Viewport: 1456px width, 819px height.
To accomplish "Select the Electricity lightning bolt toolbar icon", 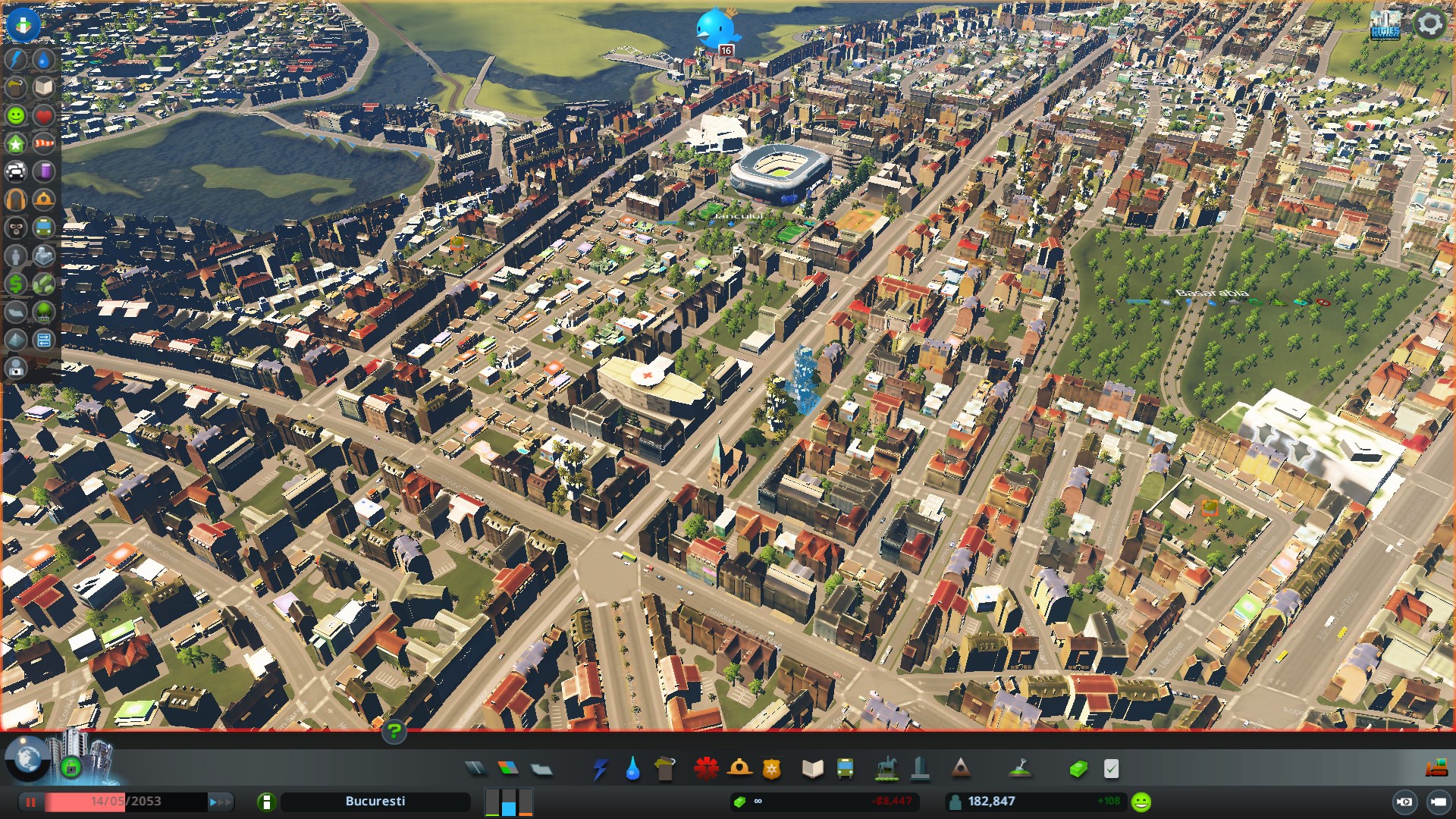I will click(x=600, y=769).
